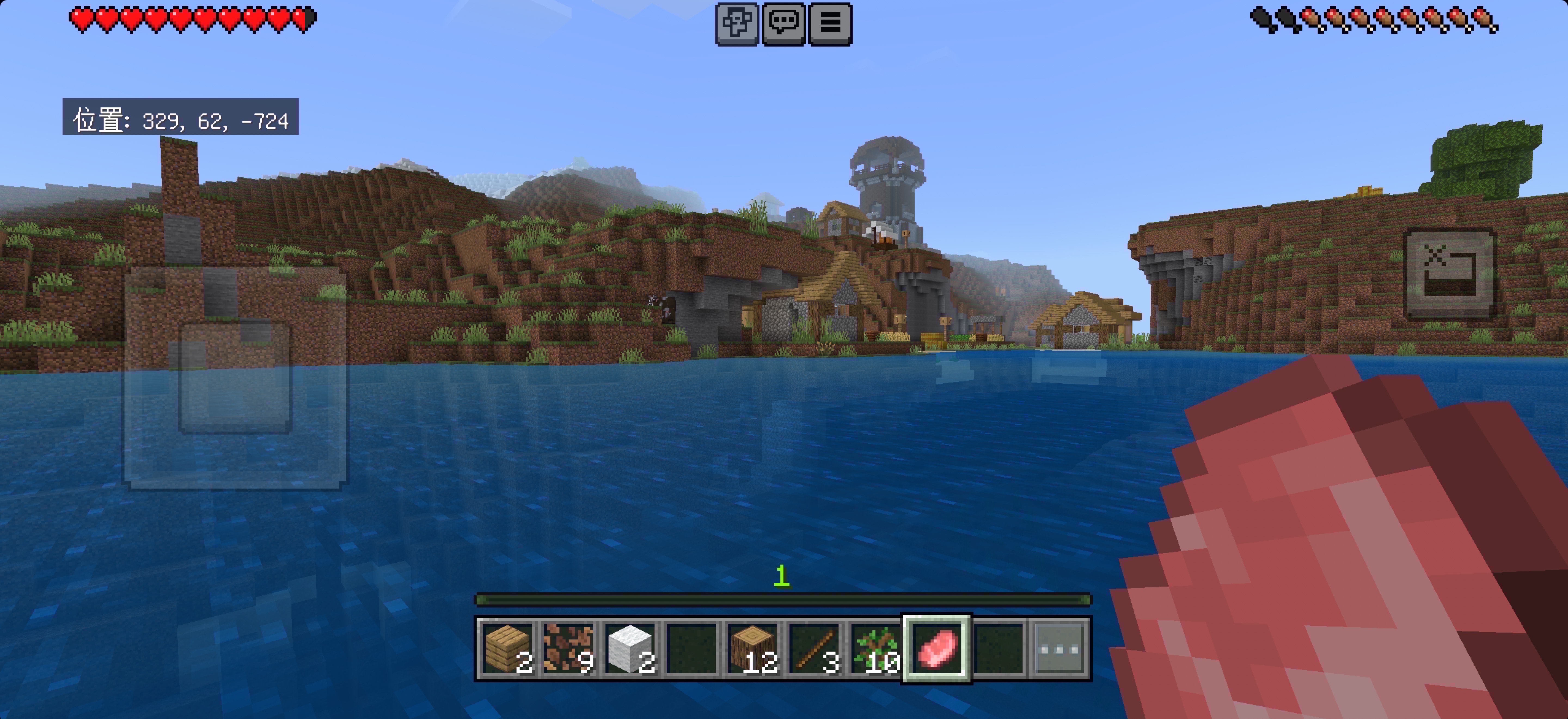Open the three-line pause menu button
This screenshot has width=1568, height=719.
(x=830, y=24)
